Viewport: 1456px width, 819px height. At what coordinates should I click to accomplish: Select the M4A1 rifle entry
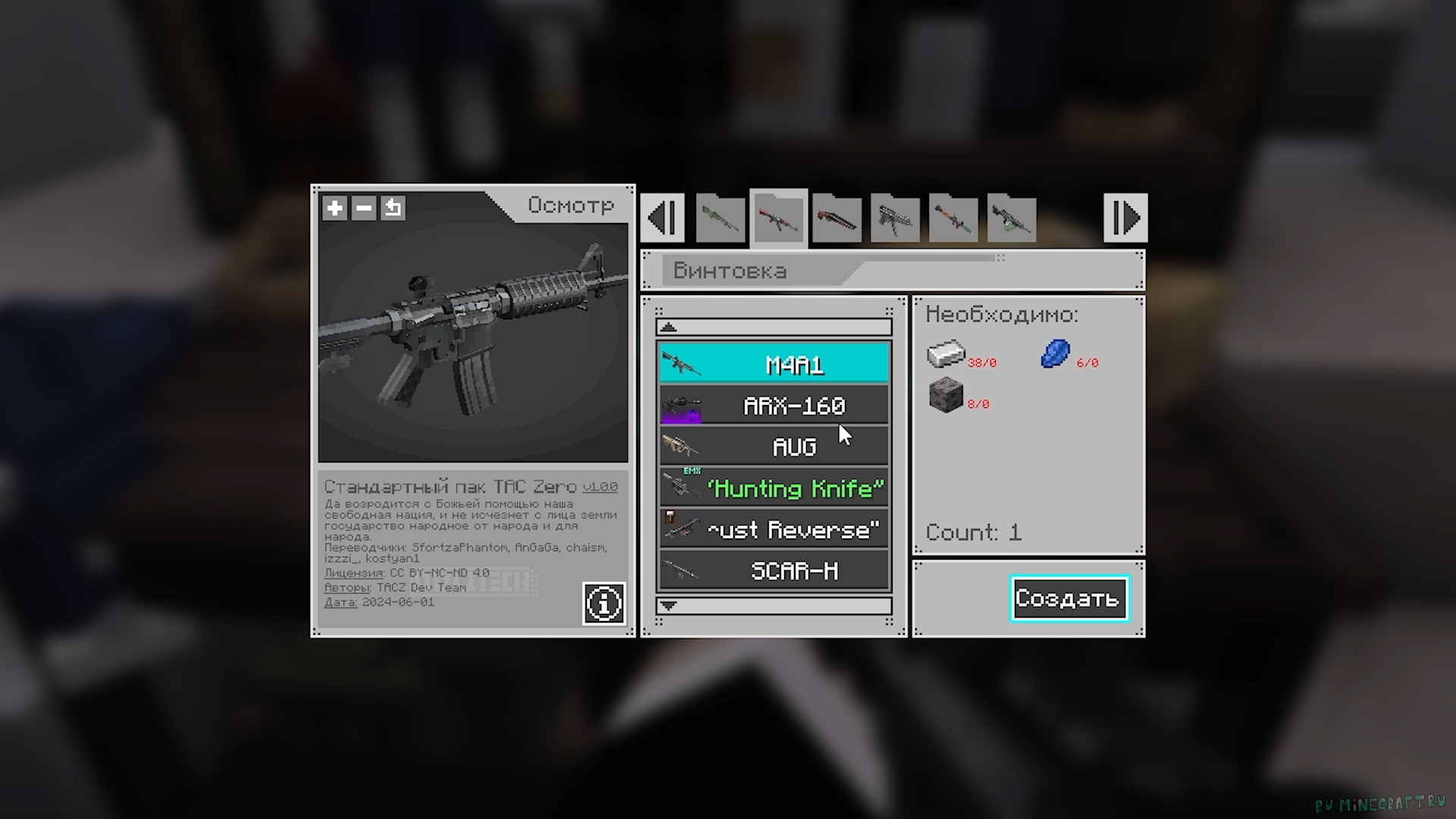point(773,365)
